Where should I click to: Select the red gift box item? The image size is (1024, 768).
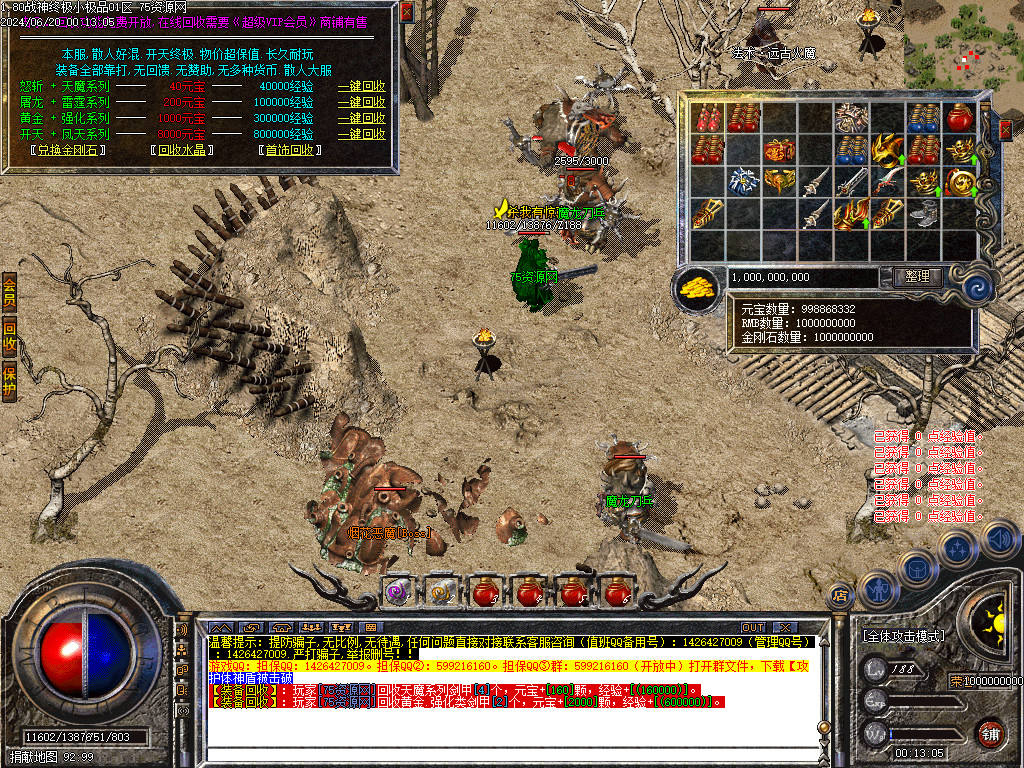(780, 151)
